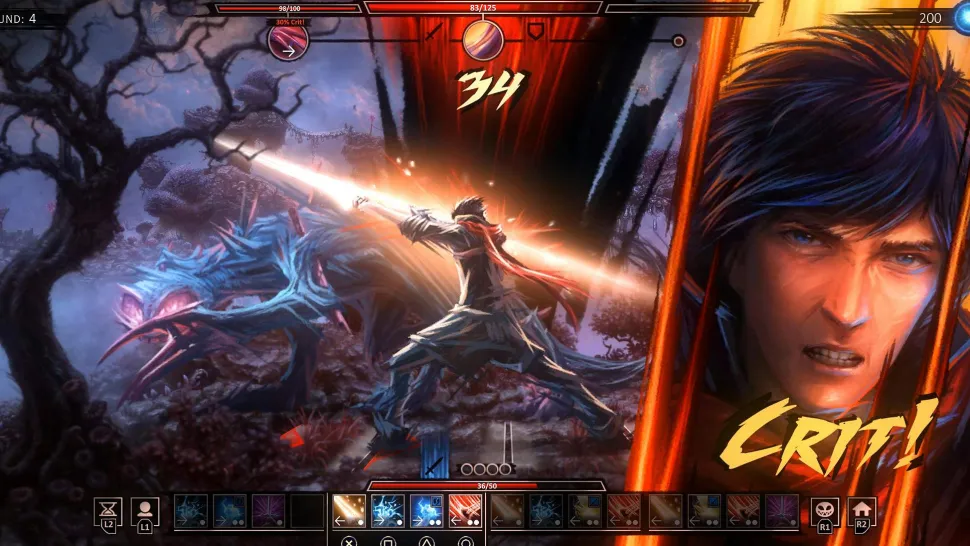The height and width of the screenshot is (546, 970).
Task: Open the character portrait icon
Action: click(x=145, y=510)
